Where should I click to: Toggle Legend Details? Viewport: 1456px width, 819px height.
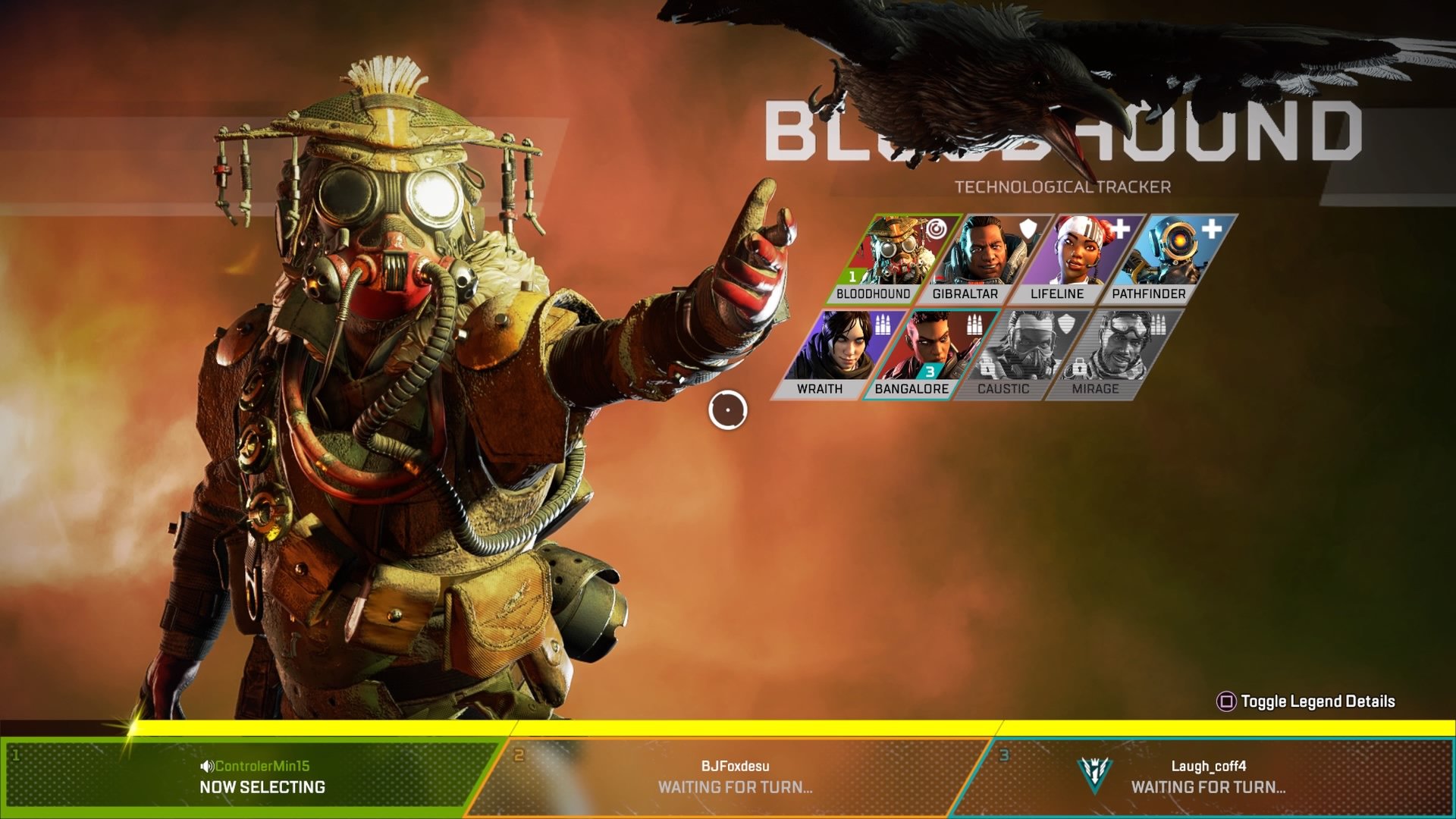click(x=1307, y=701)
